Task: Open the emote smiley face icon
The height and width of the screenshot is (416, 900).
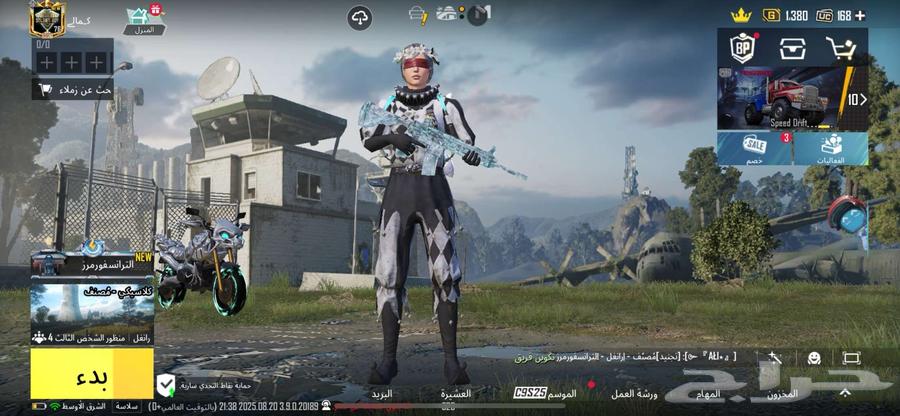Action: [814, 357]
